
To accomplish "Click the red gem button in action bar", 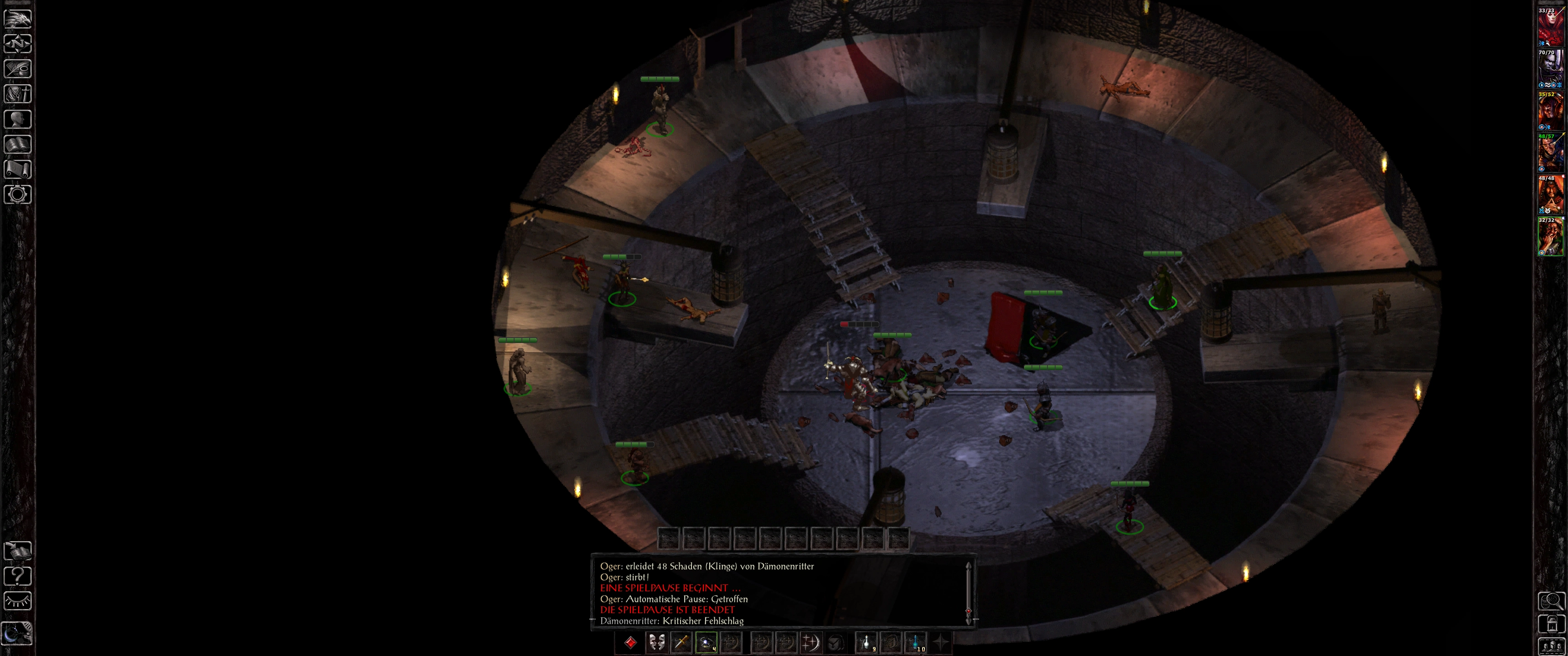I will pyautogui.click(x=630, y=642).
